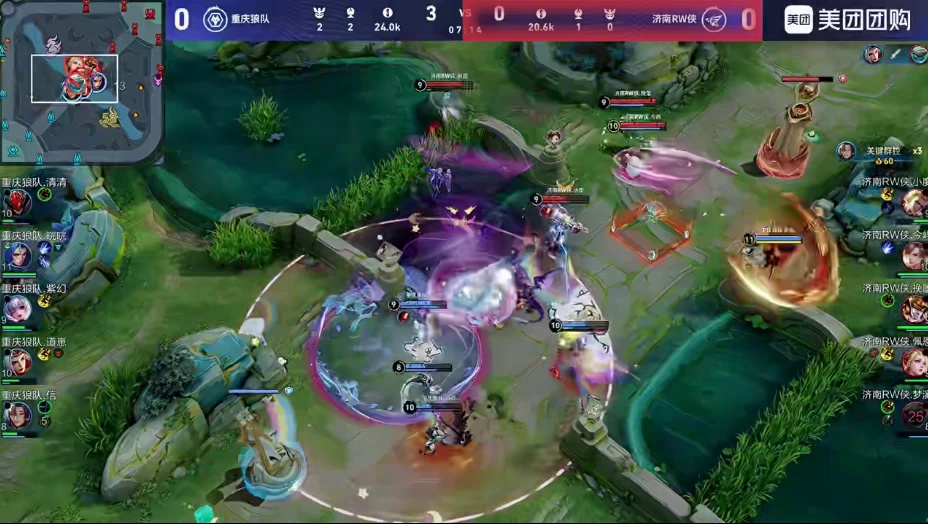This screenshot has height=524, width=928.
Task: Click the kill notification portrait with x3
Action: point(847,151)
